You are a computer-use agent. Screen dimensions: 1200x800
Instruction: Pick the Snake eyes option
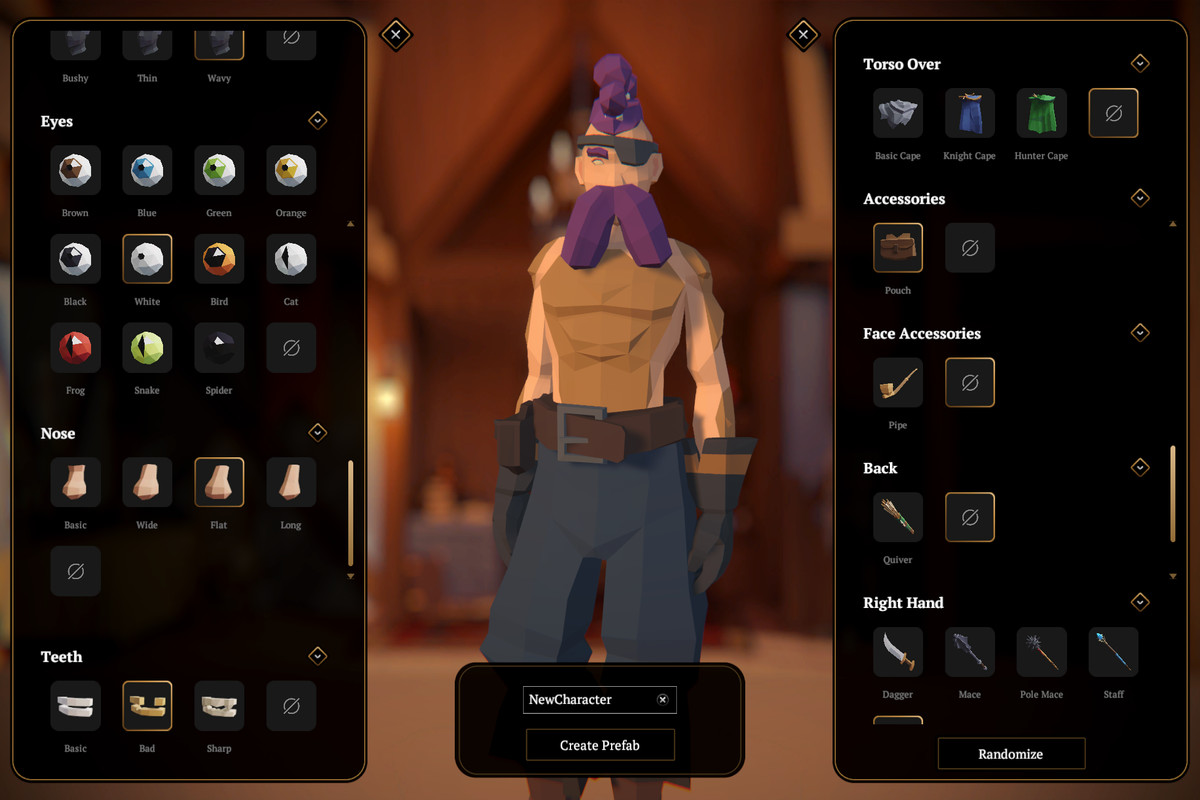[x=147, y=348]
